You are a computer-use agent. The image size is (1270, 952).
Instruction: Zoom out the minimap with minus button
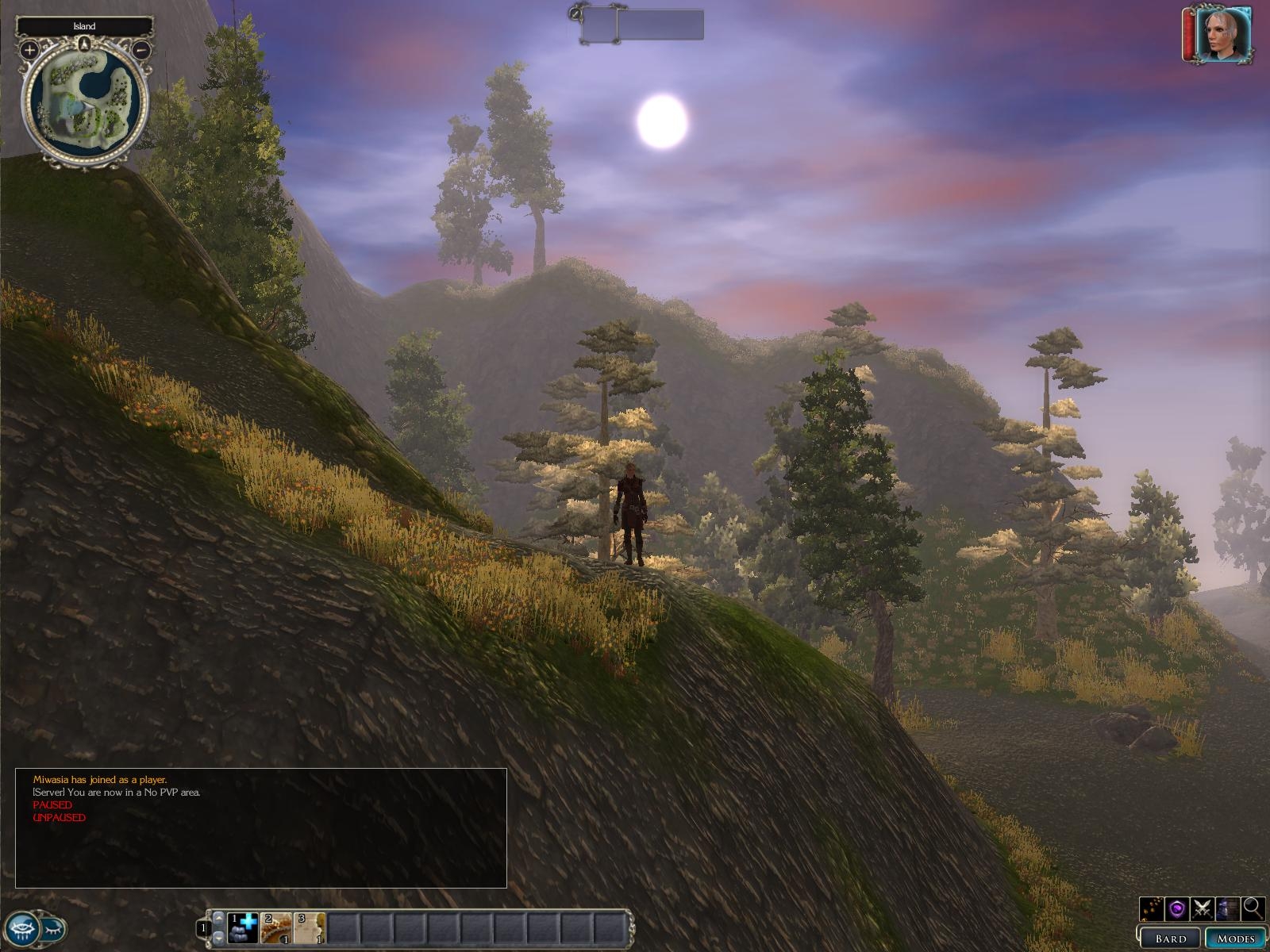(142, 50)
